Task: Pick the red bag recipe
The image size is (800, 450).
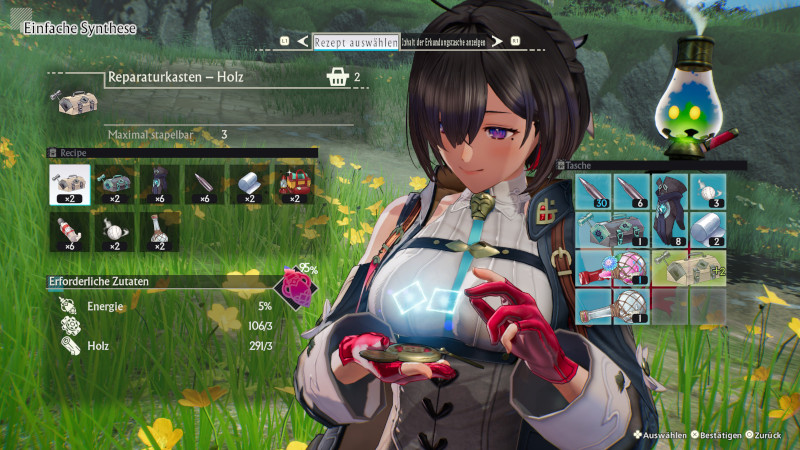Action: (292, 184)
